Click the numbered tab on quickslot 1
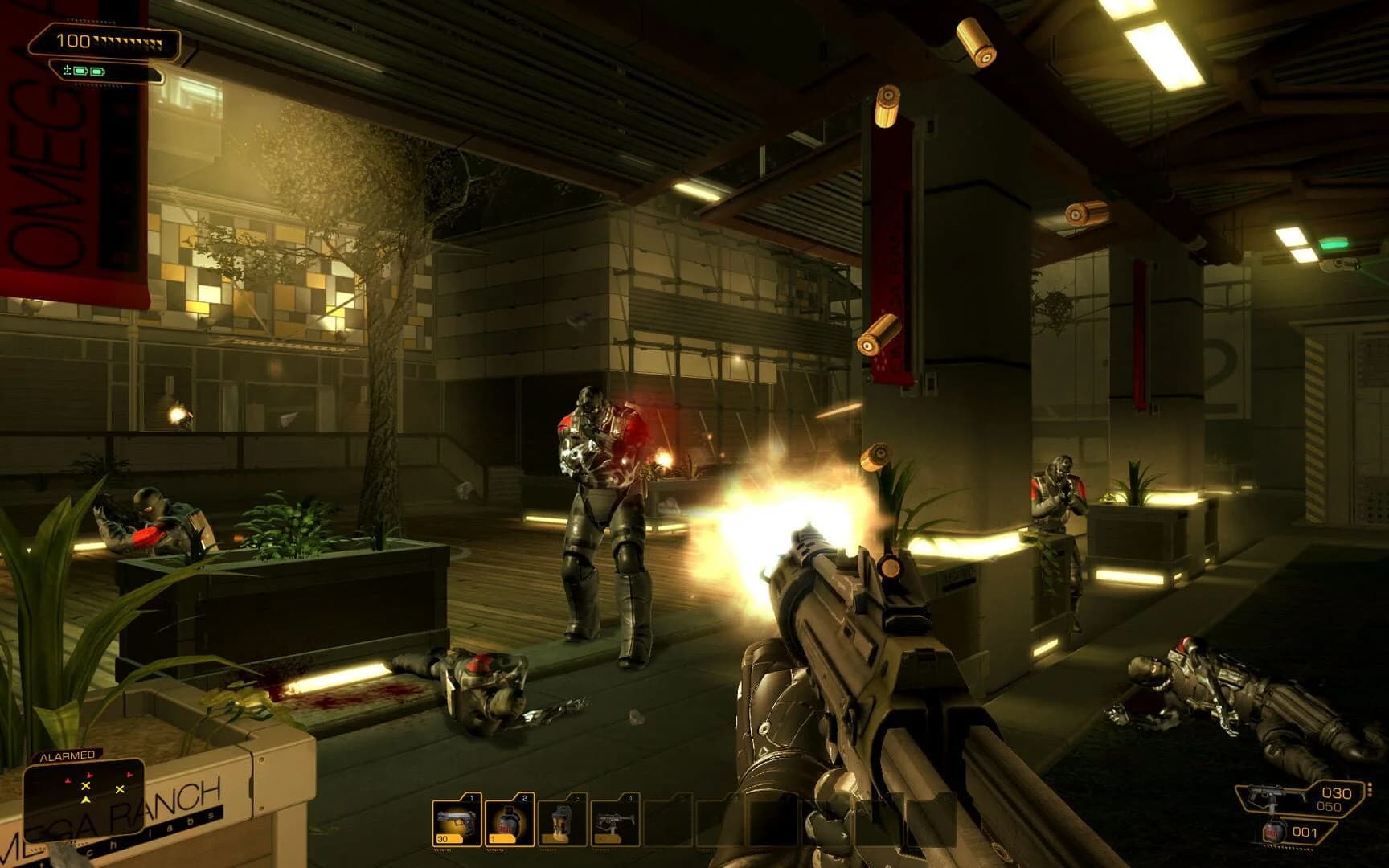Viewport: 1389px width, 868px height. point(471,796)
